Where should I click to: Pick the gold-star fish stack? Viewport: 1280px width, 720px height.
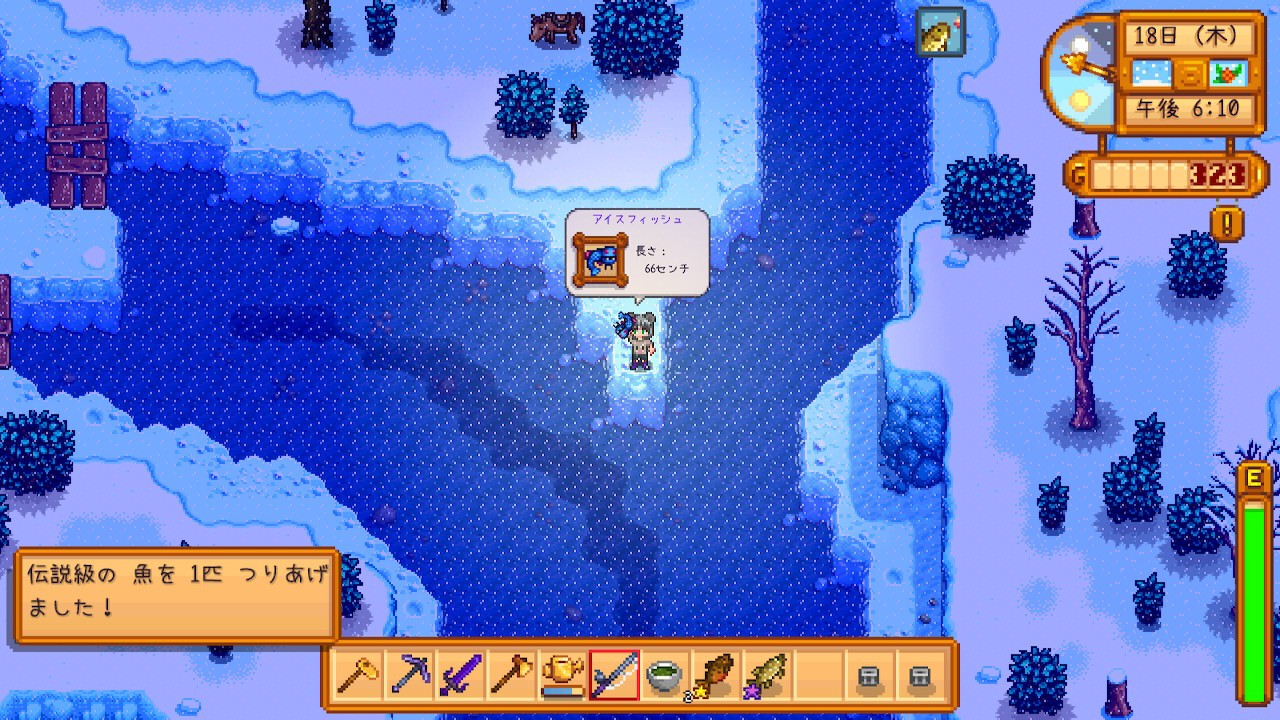715,676
